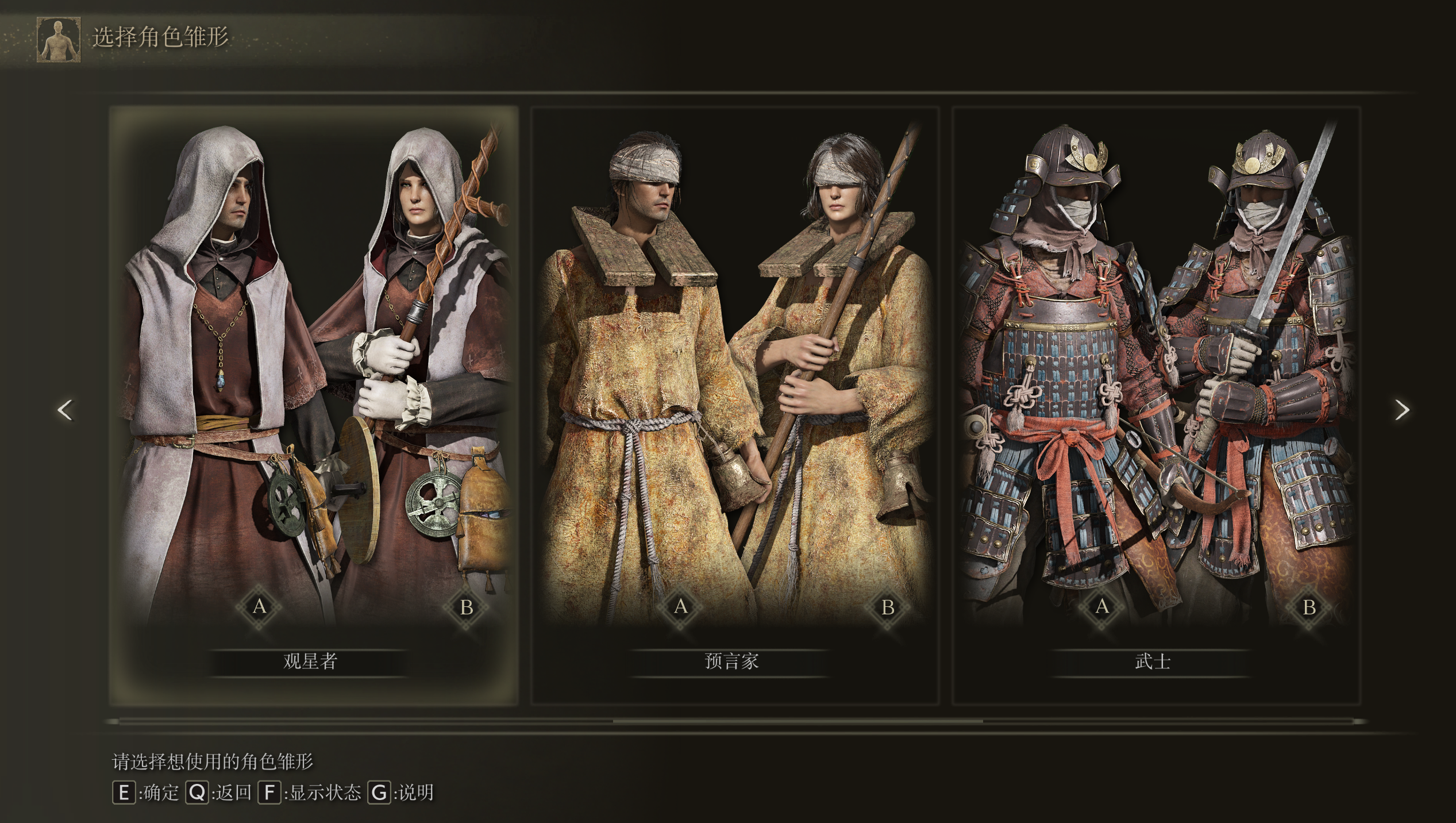This screenshot has width=1456, height=823.
Task: Click the class list horizontal scrollbar
Action: pos(798,721)
